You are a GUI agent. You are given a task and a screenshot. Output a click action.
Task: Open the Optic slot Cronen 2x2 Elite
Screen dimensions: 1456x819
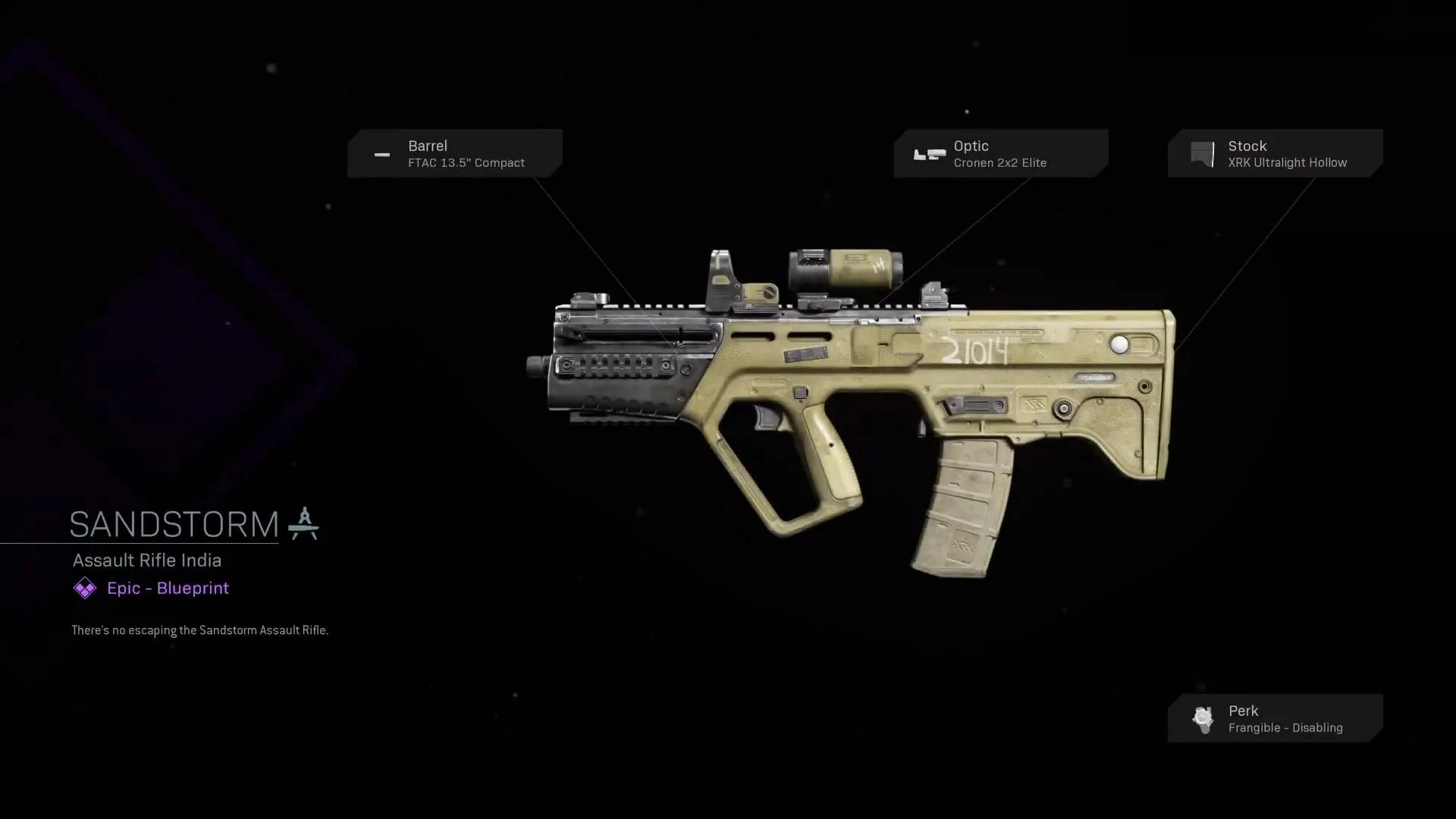point(1000,154)
